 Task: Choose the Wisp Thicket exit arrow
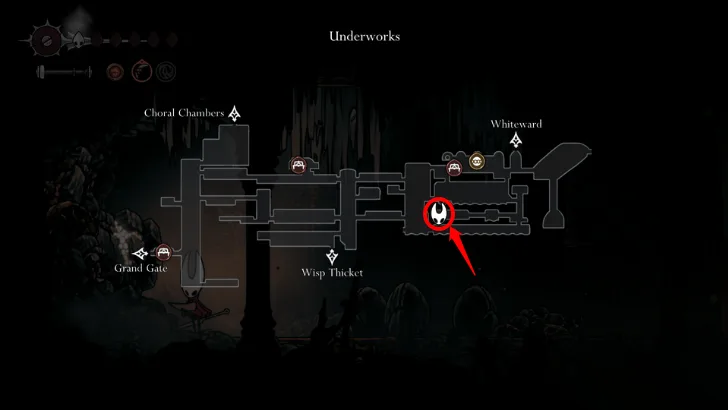pos(332,256)
